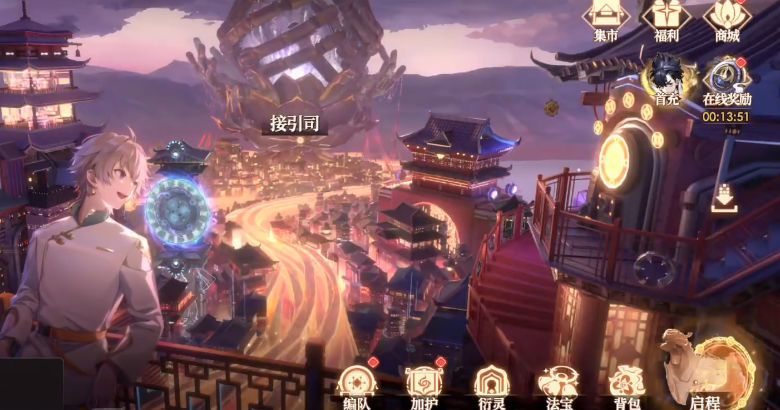Open the 商城 shop

(x=726, y=17)
